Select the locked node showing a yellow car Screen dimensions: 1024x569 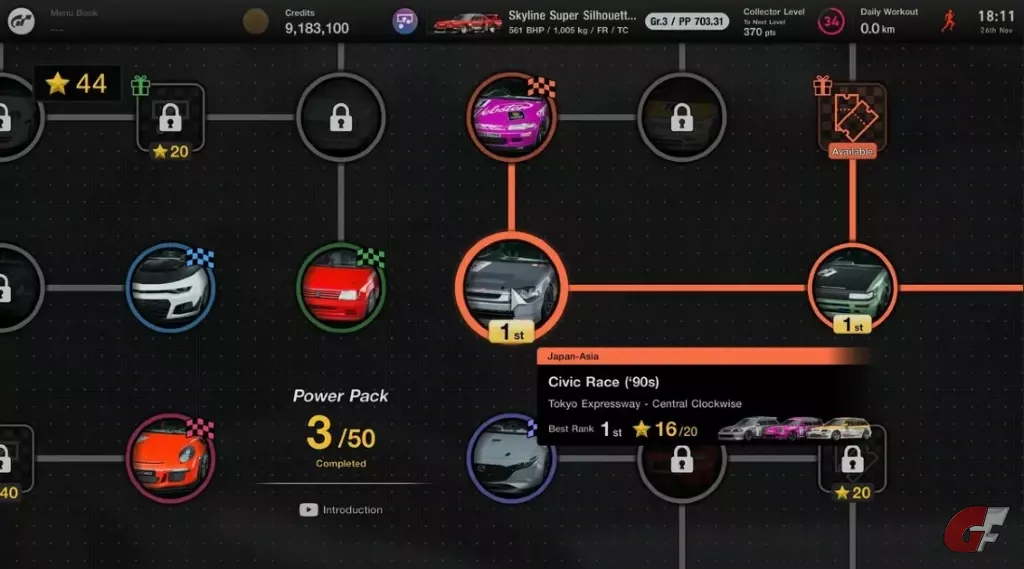(x=682, y=118)
